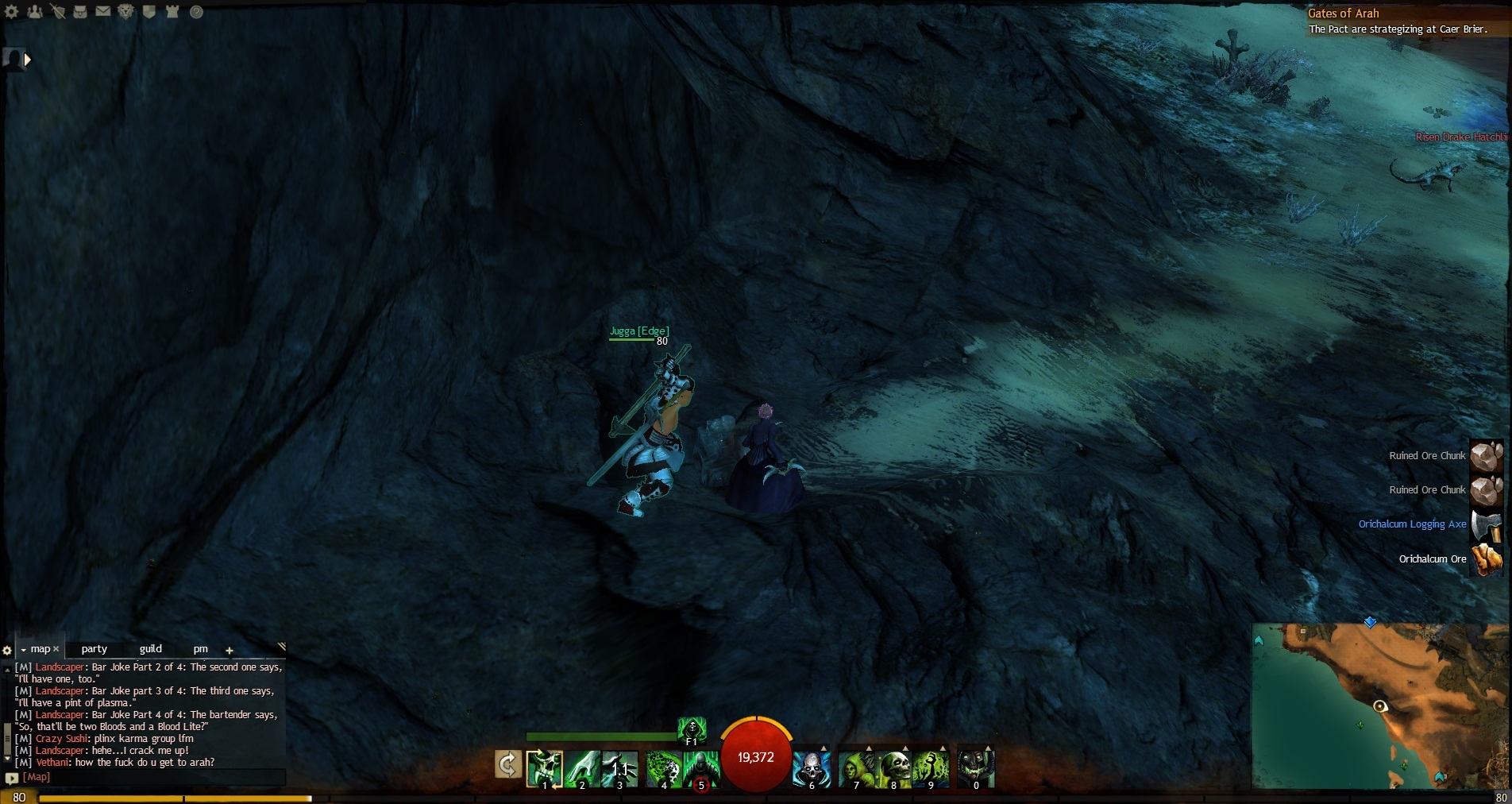Activate the Death Shroud F1 skill

point(692,729)
